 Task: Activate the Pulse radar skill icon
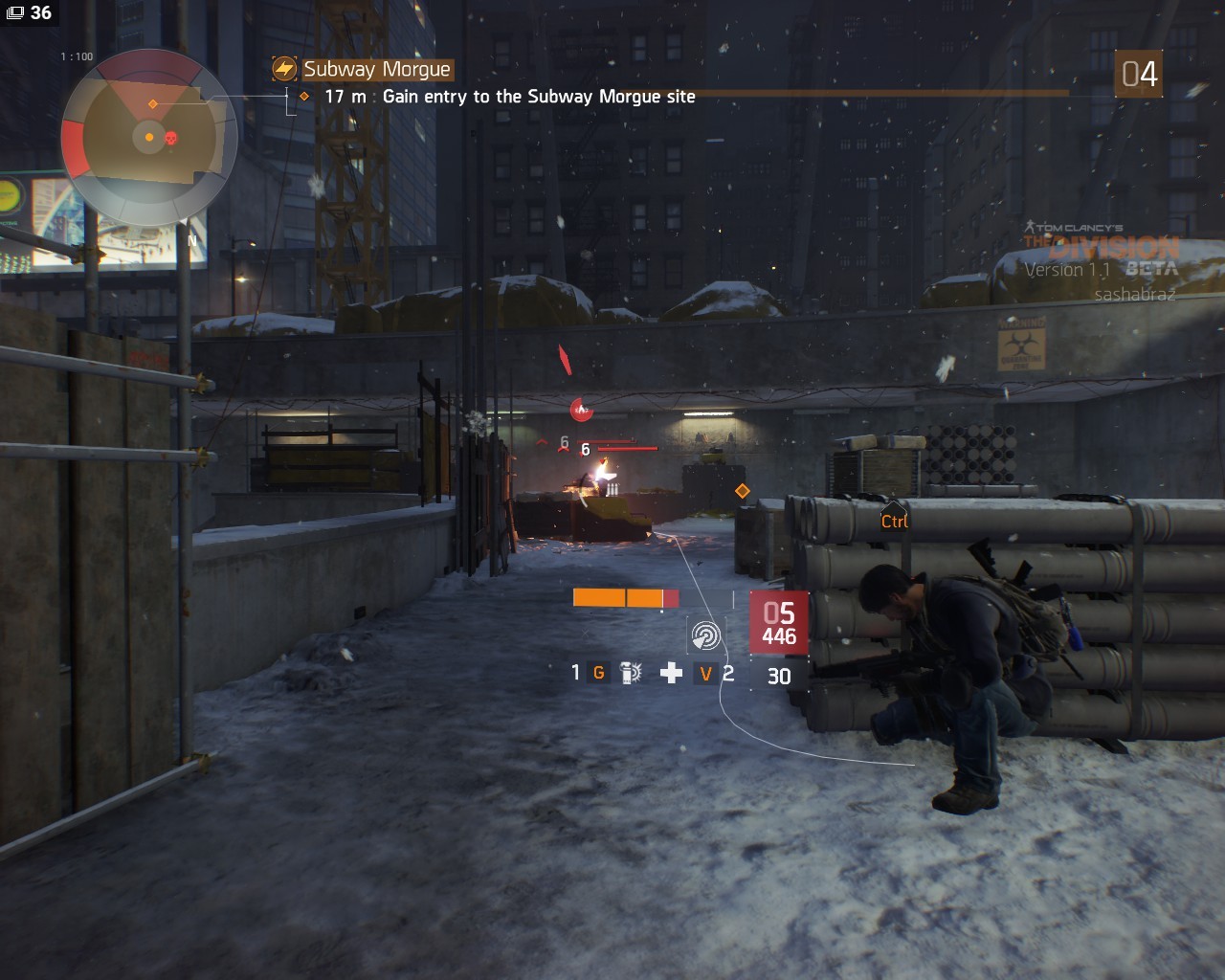point(705,635)
